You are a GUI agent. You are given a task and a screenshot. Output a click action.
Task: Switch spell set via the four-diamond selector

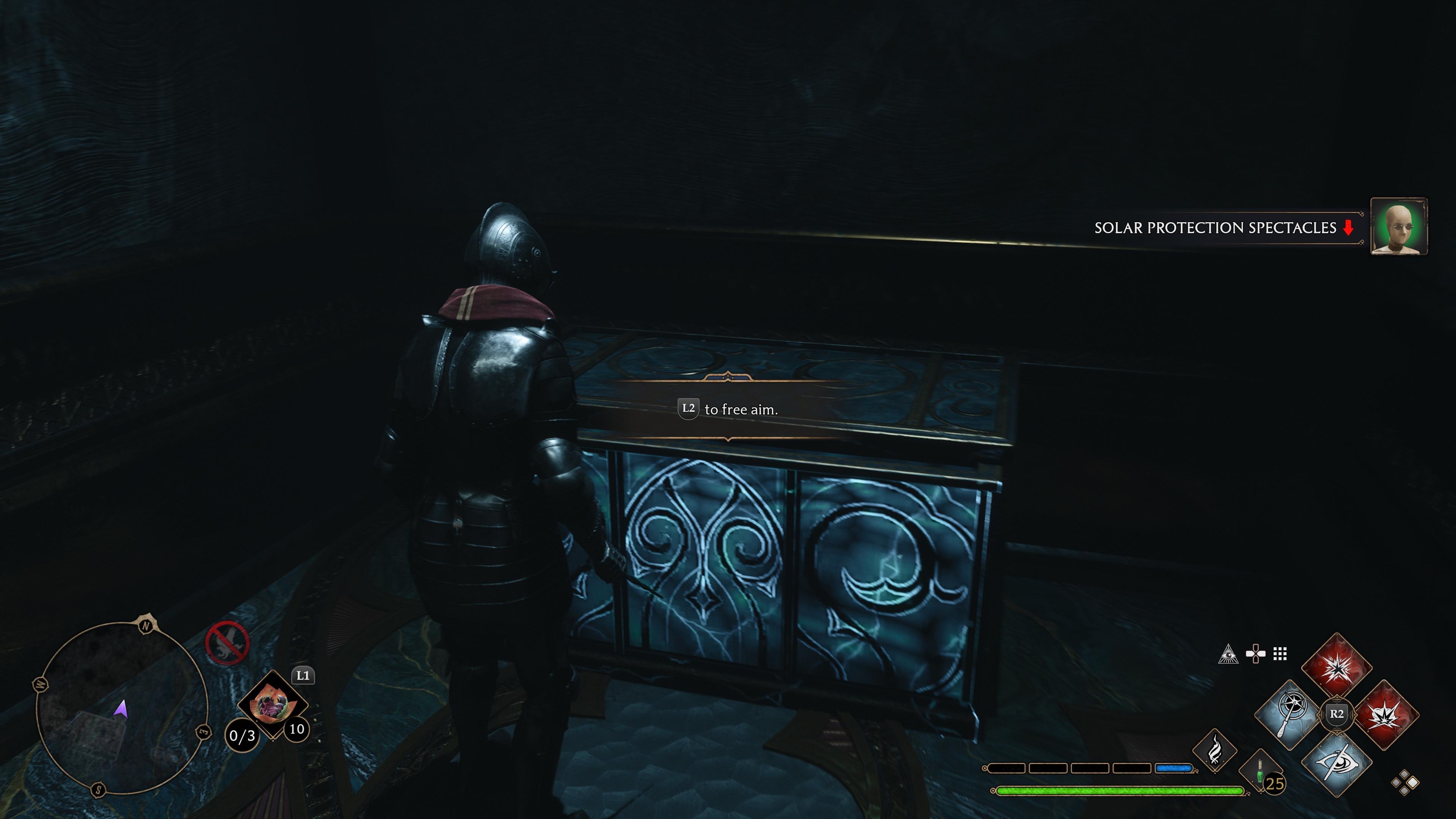[x=1405, y=783]
